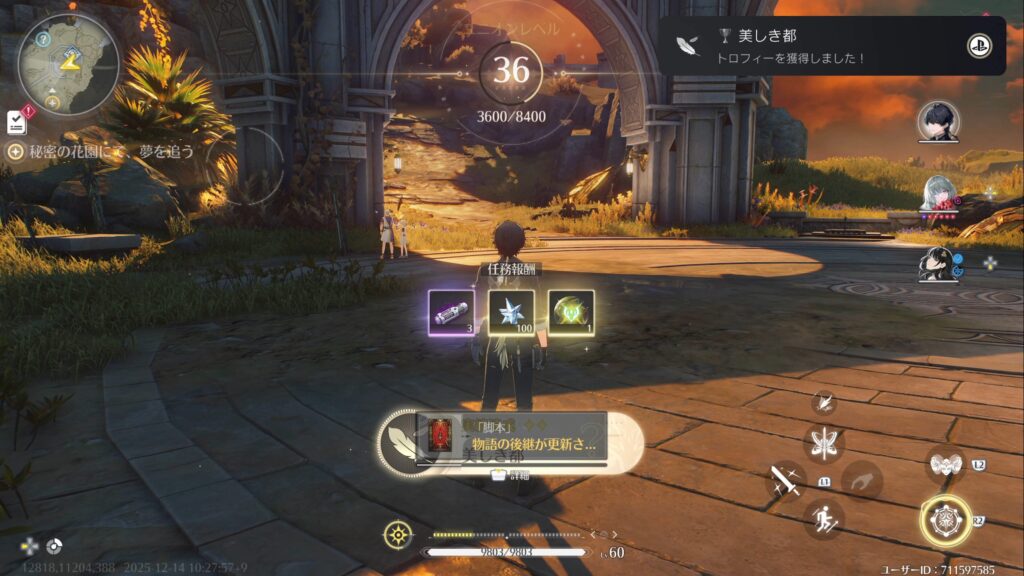This screenshot has height=576, width=1024.
Task: Activate the butterfly skill icon
Action: click(824, 442)
